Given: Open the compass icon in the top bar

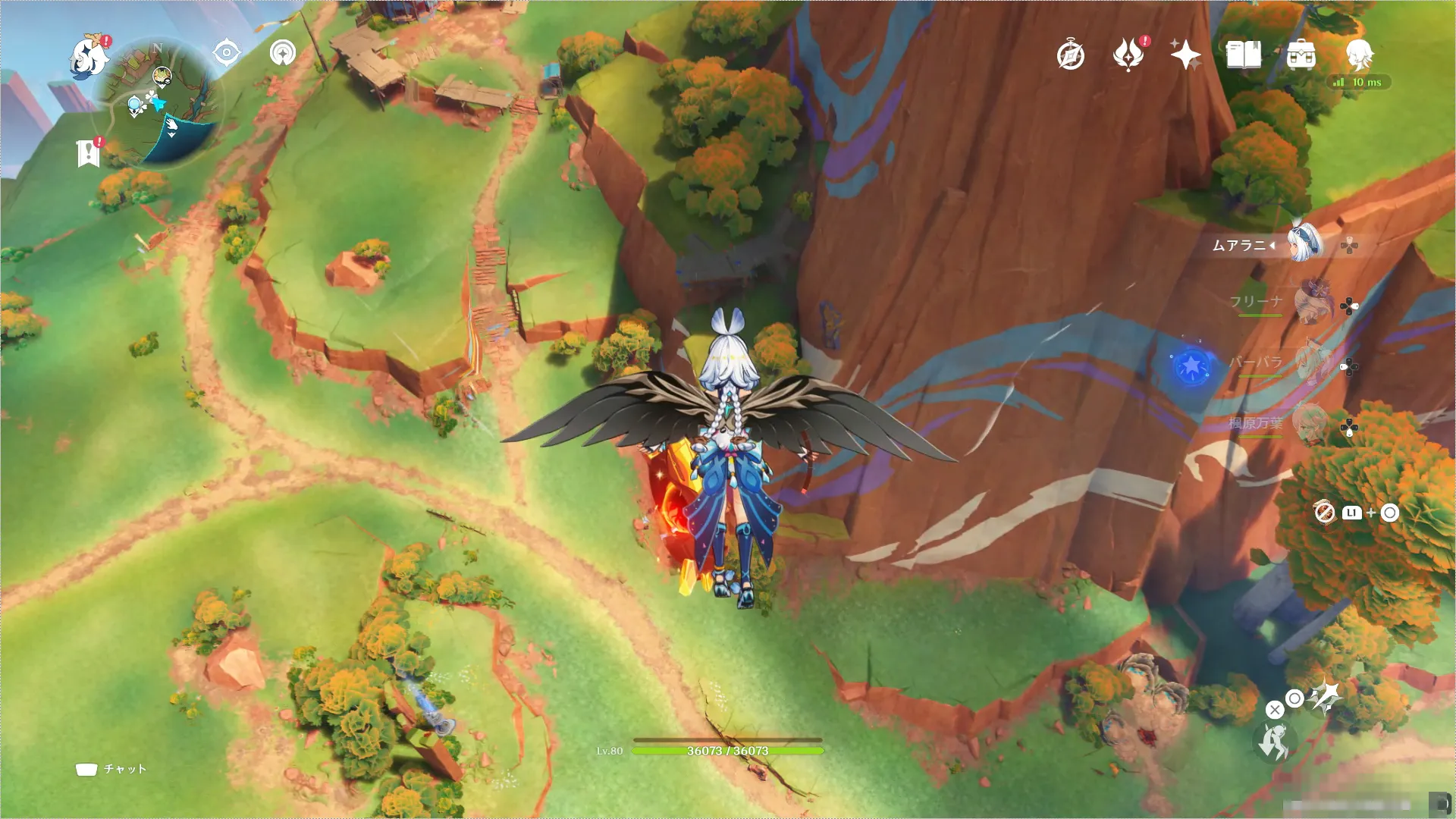Looking at the screenshot, I should point(1071,55).
